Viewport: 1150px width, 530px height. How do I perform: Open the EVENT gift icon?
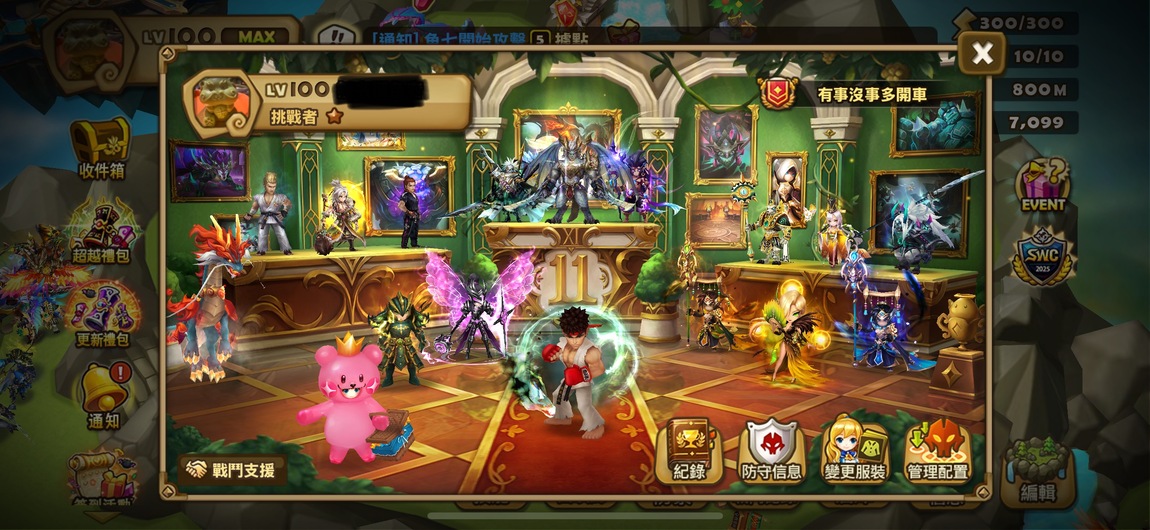coord(1043,185)
